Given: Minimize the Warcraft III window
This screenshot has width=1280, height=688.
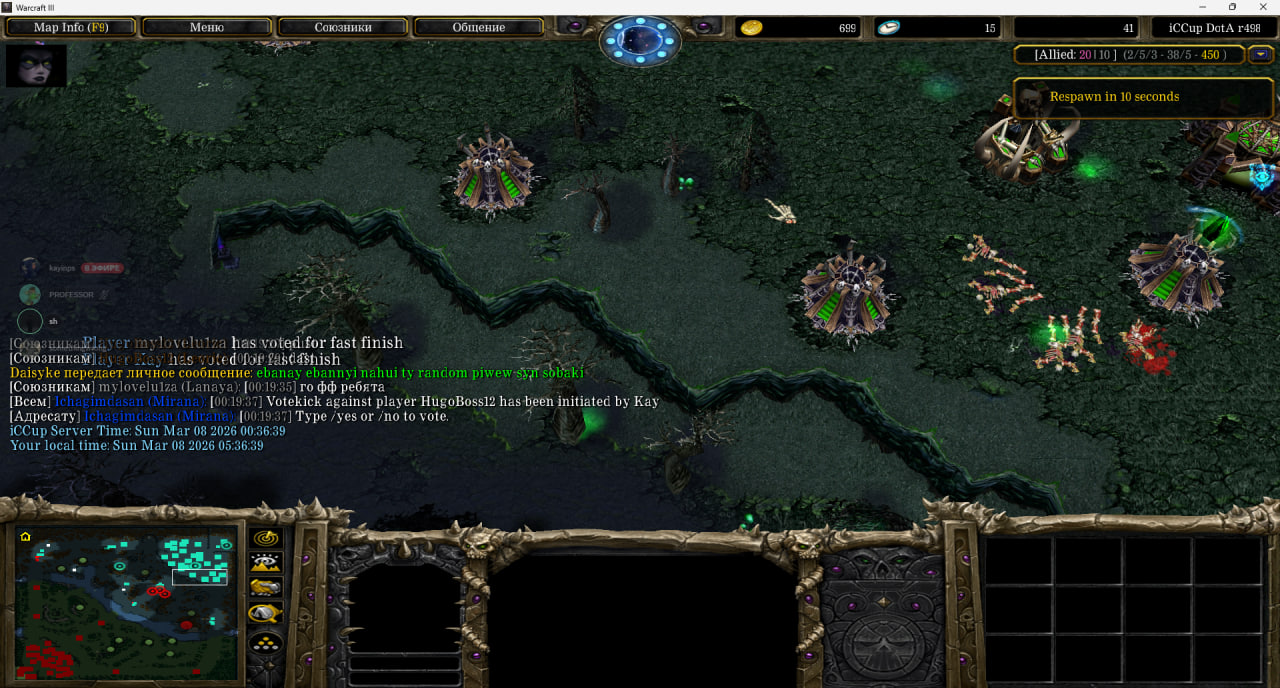Looking at the screenshot, I should (x=1204, y=7).
